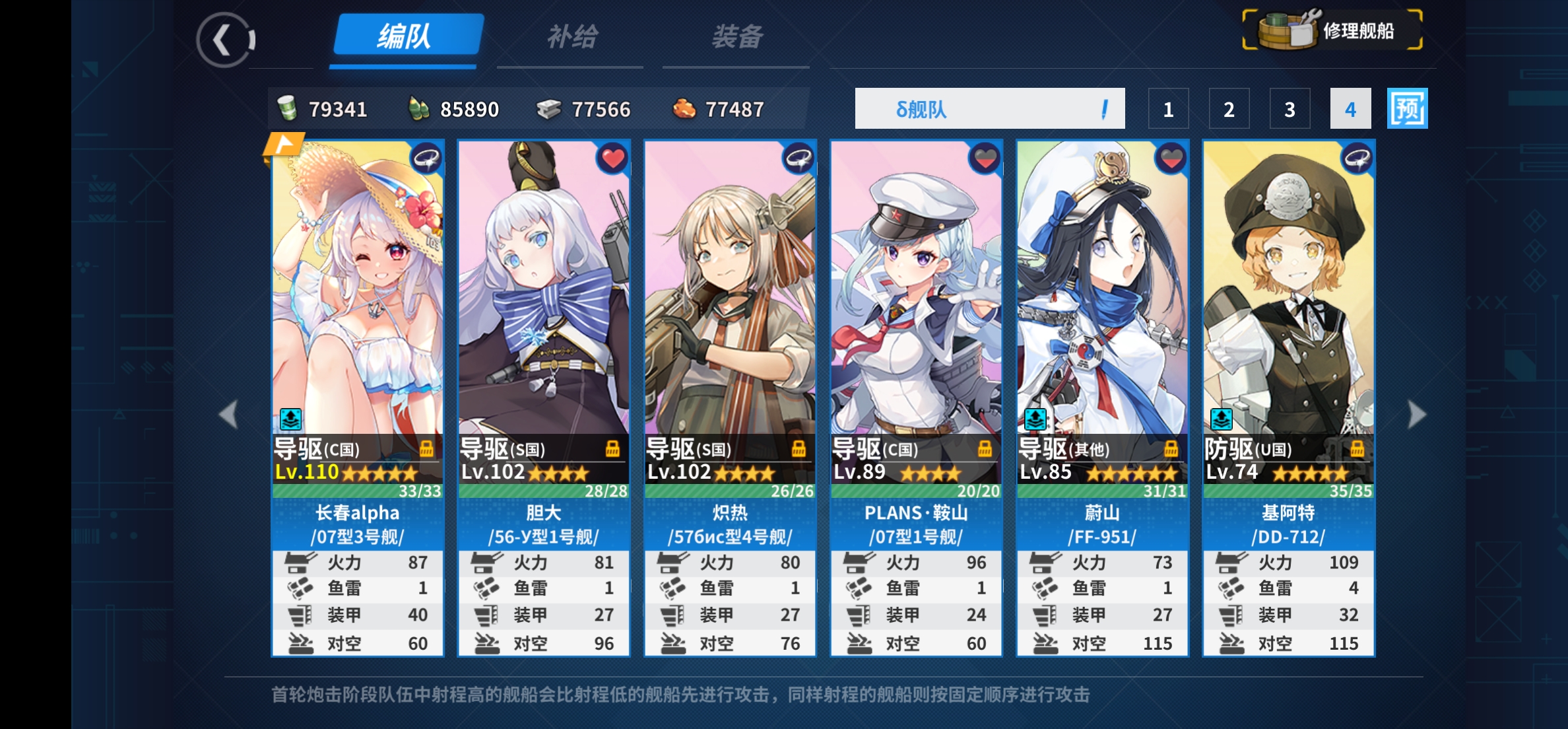Select fleet 4
Viewport: 1568px width, 729px height.
1350,109
